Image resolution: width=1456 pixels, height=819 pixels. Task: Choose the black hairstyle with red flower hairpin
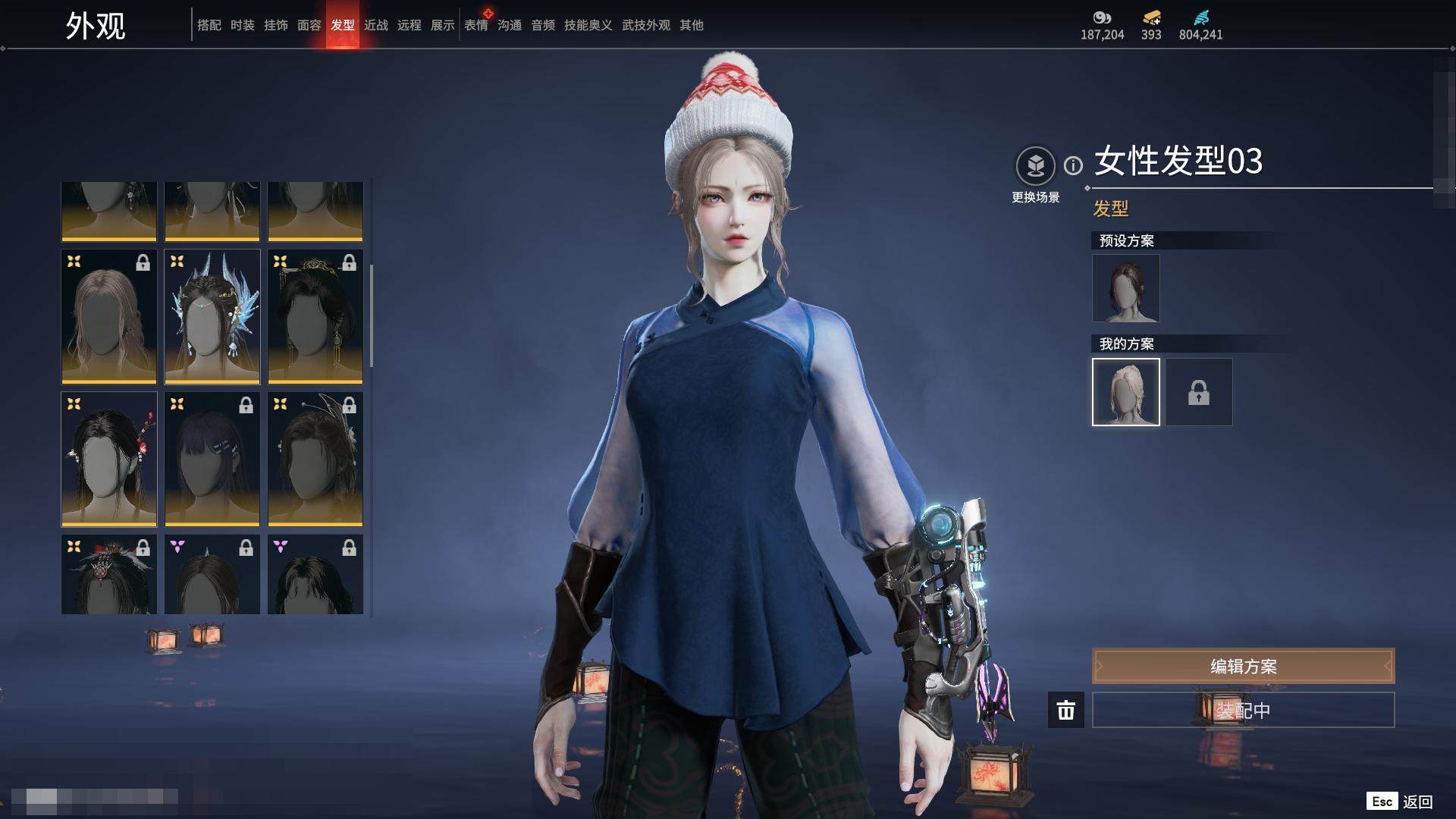tap(109, 459)
